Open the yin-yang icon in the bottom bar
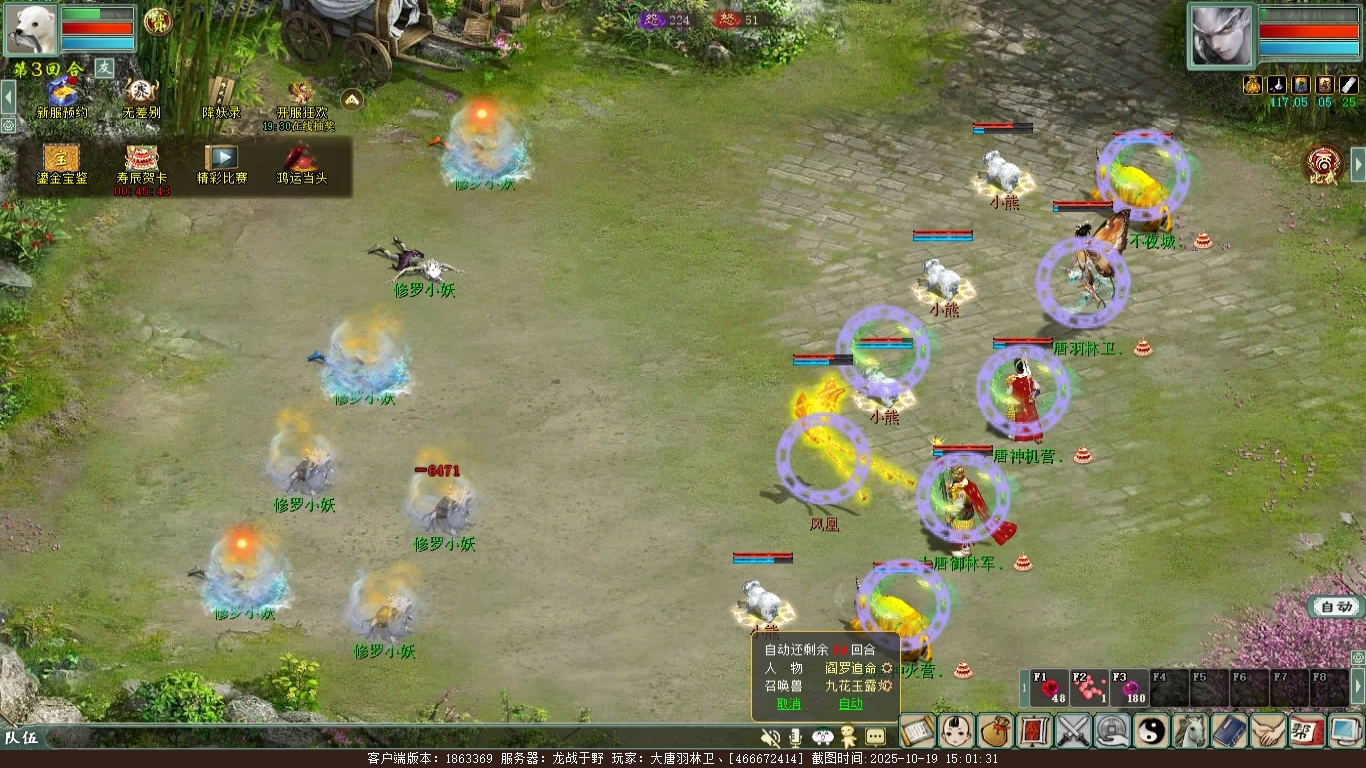Viewport: 1366px width, 768px height. tap(1152, 731)
